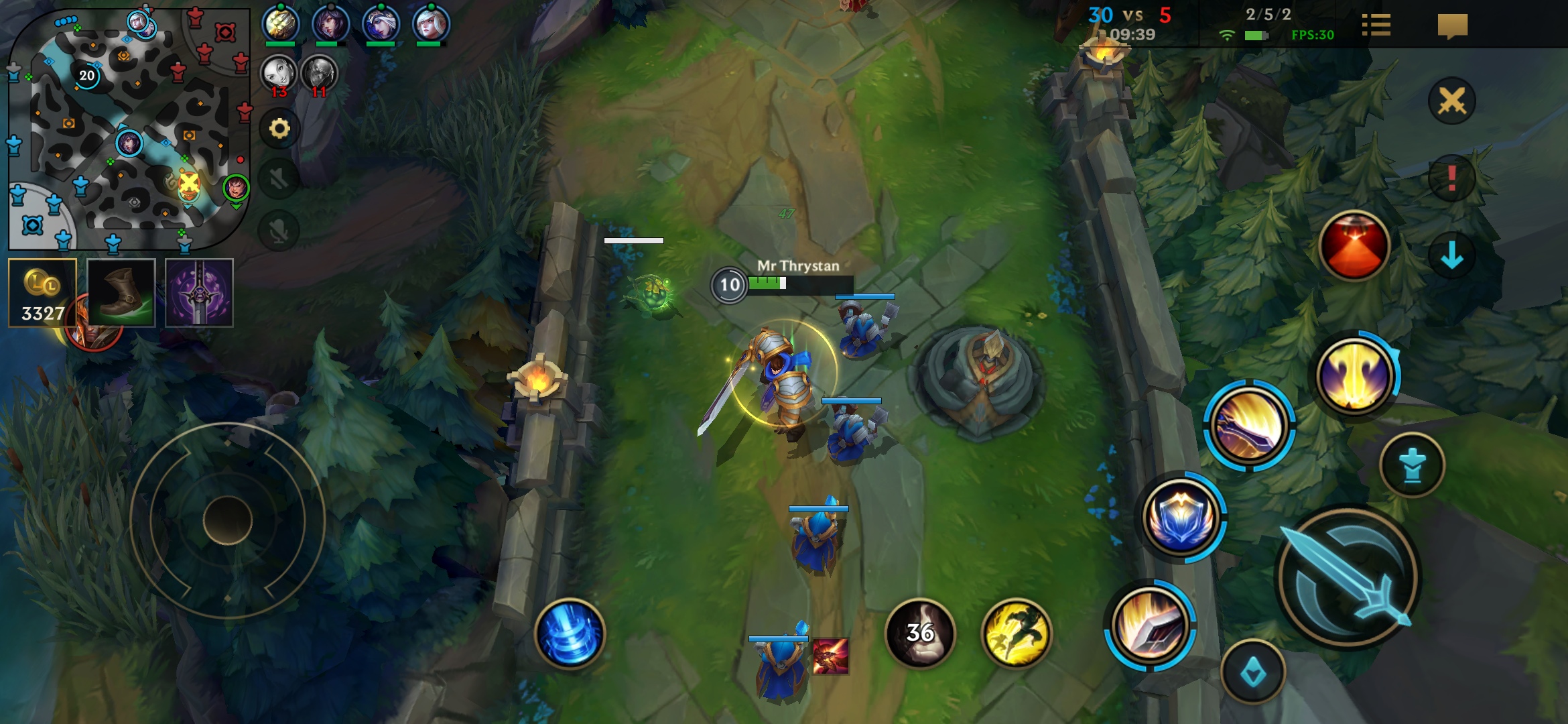
Task: Open the chat speech bubble
Action: tap(1452, 27)
